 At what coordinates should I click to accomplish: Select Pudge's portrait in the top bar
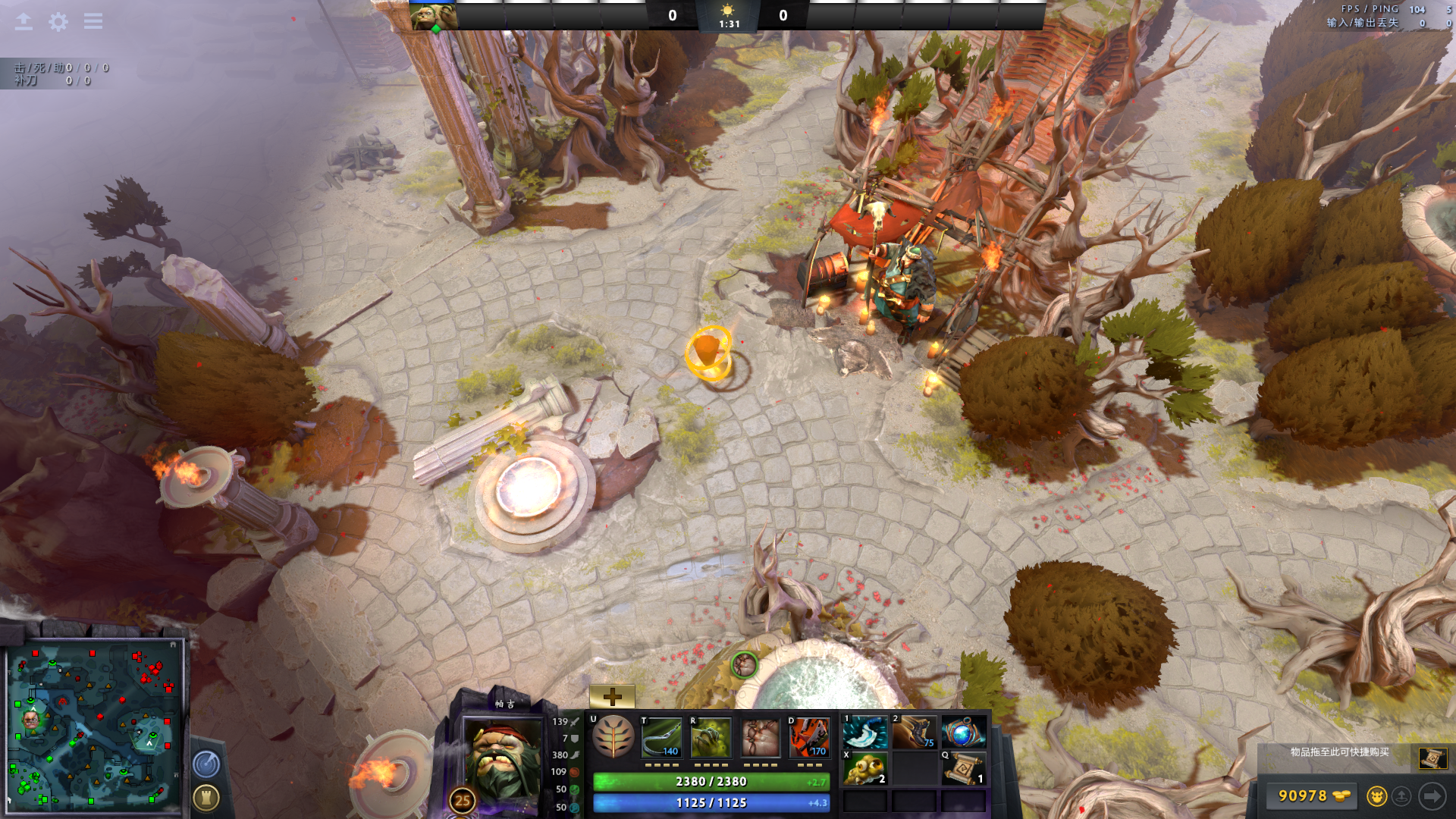[x=433, y=16]
